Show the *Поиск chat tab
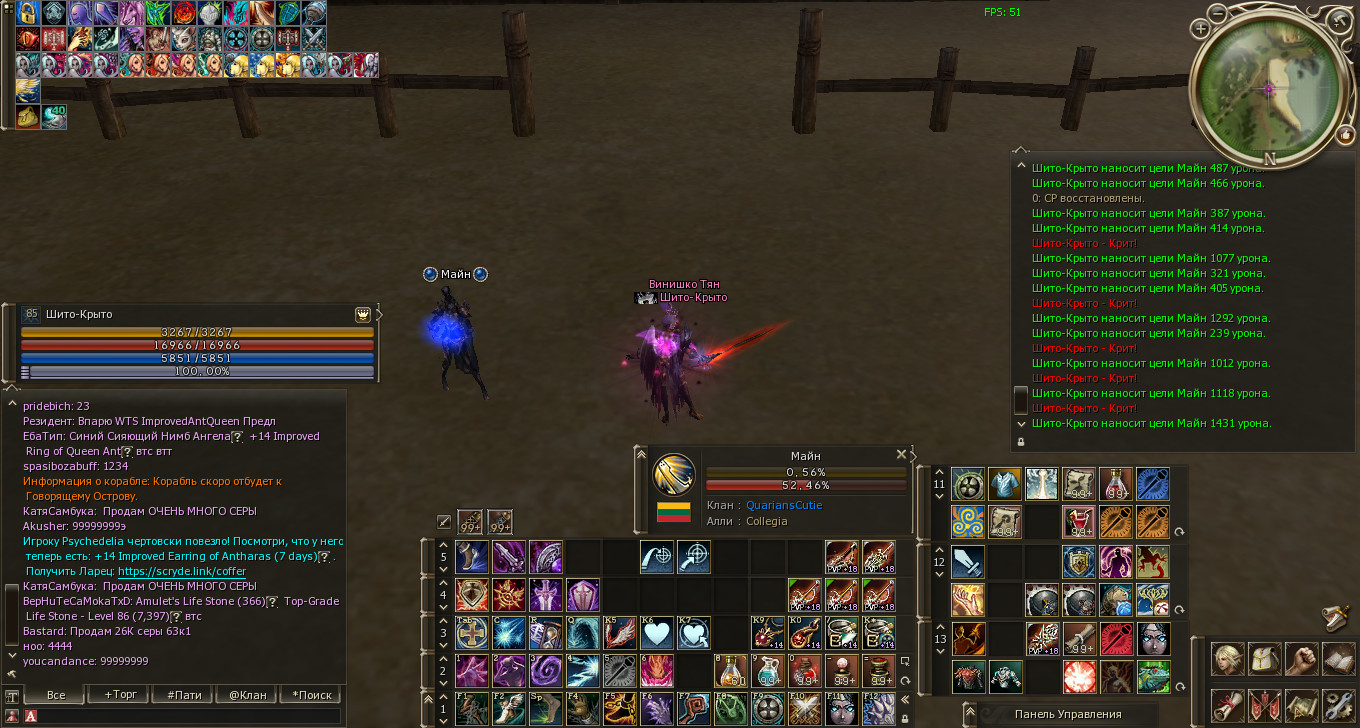Screen dimensions: 1360x728 coord(310,694)
